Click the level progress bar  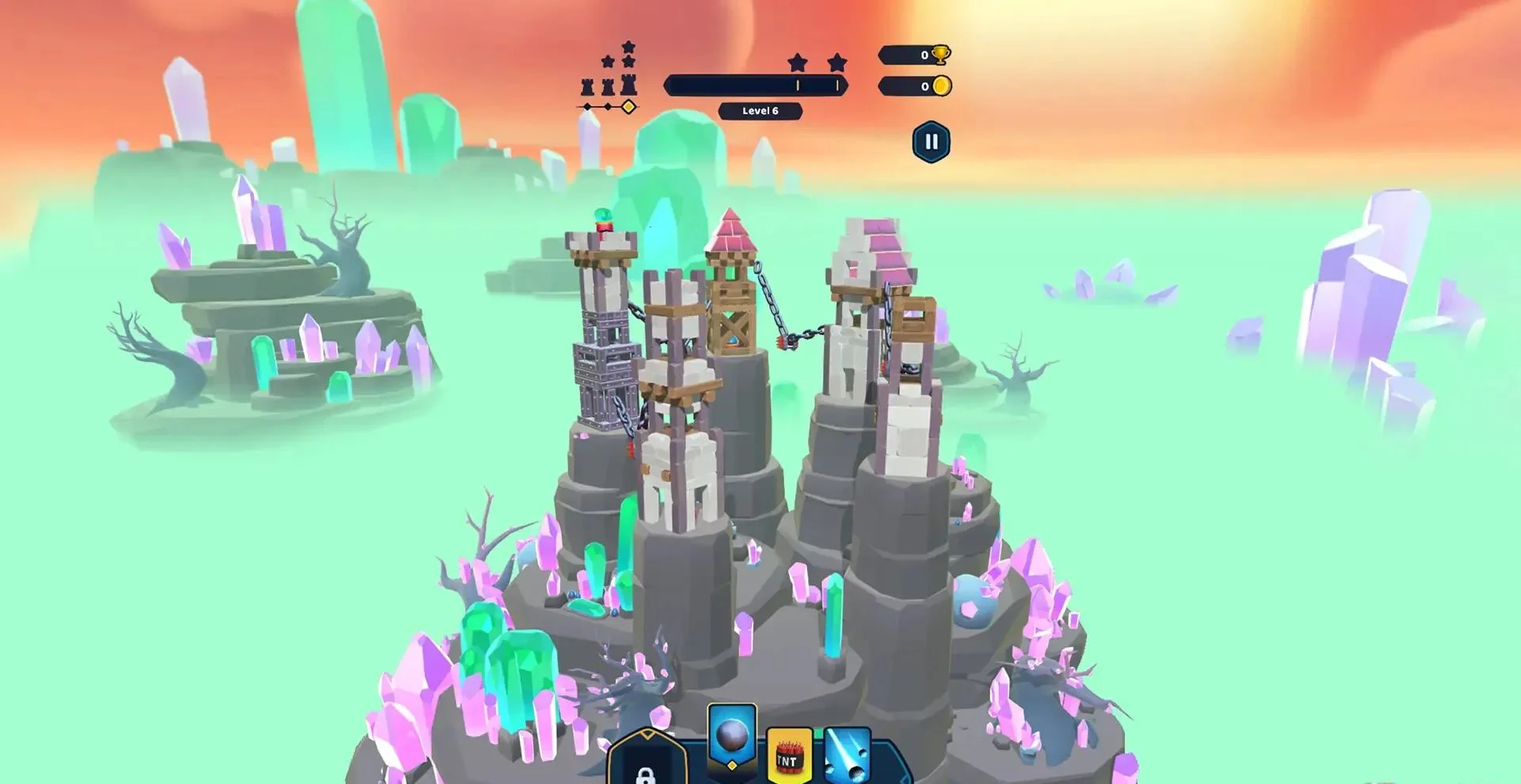pos(756,86)
